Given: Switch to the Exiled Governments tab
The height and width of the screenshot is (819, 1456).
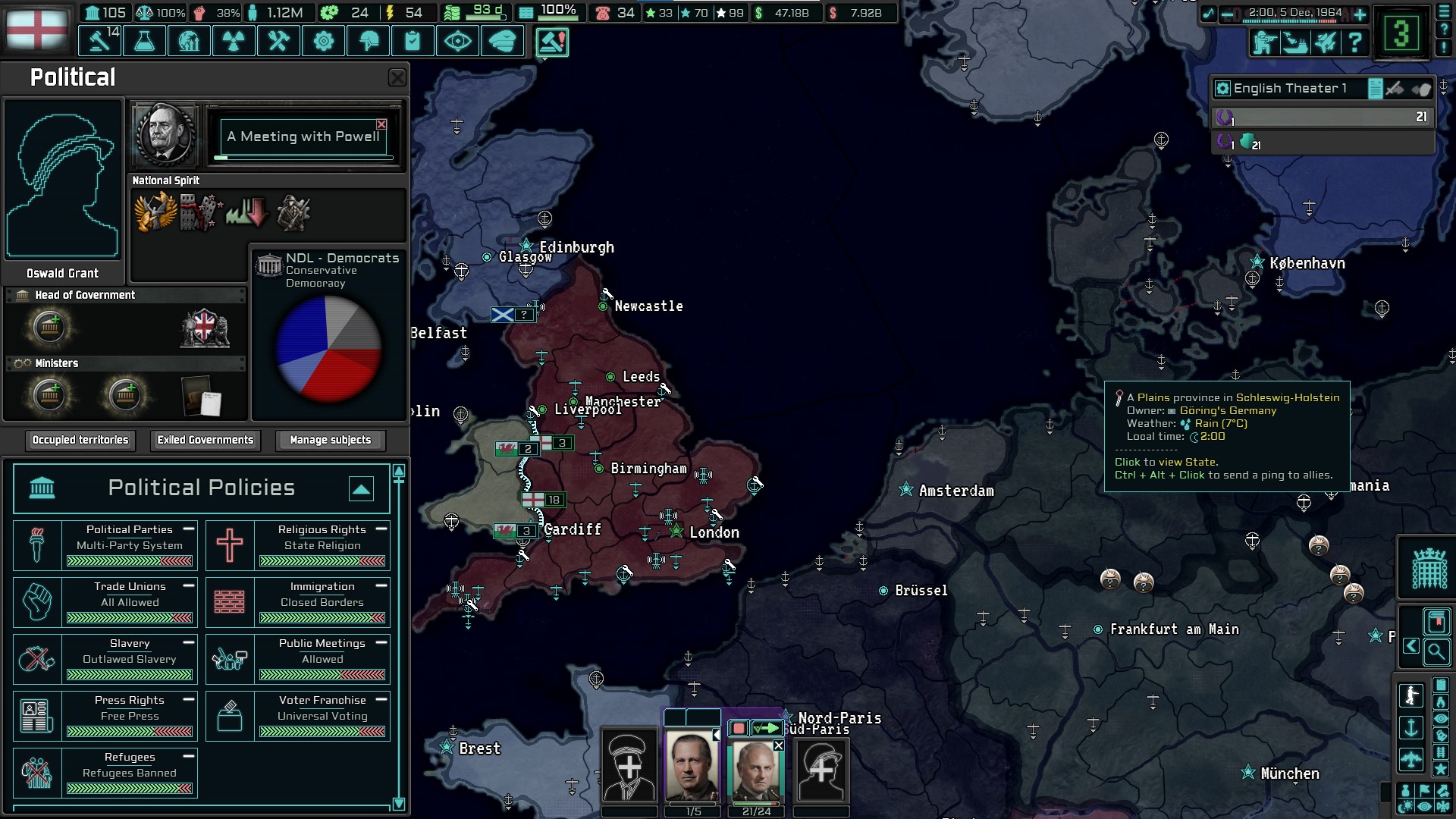Looking at the screenshot, I should 205,440.
